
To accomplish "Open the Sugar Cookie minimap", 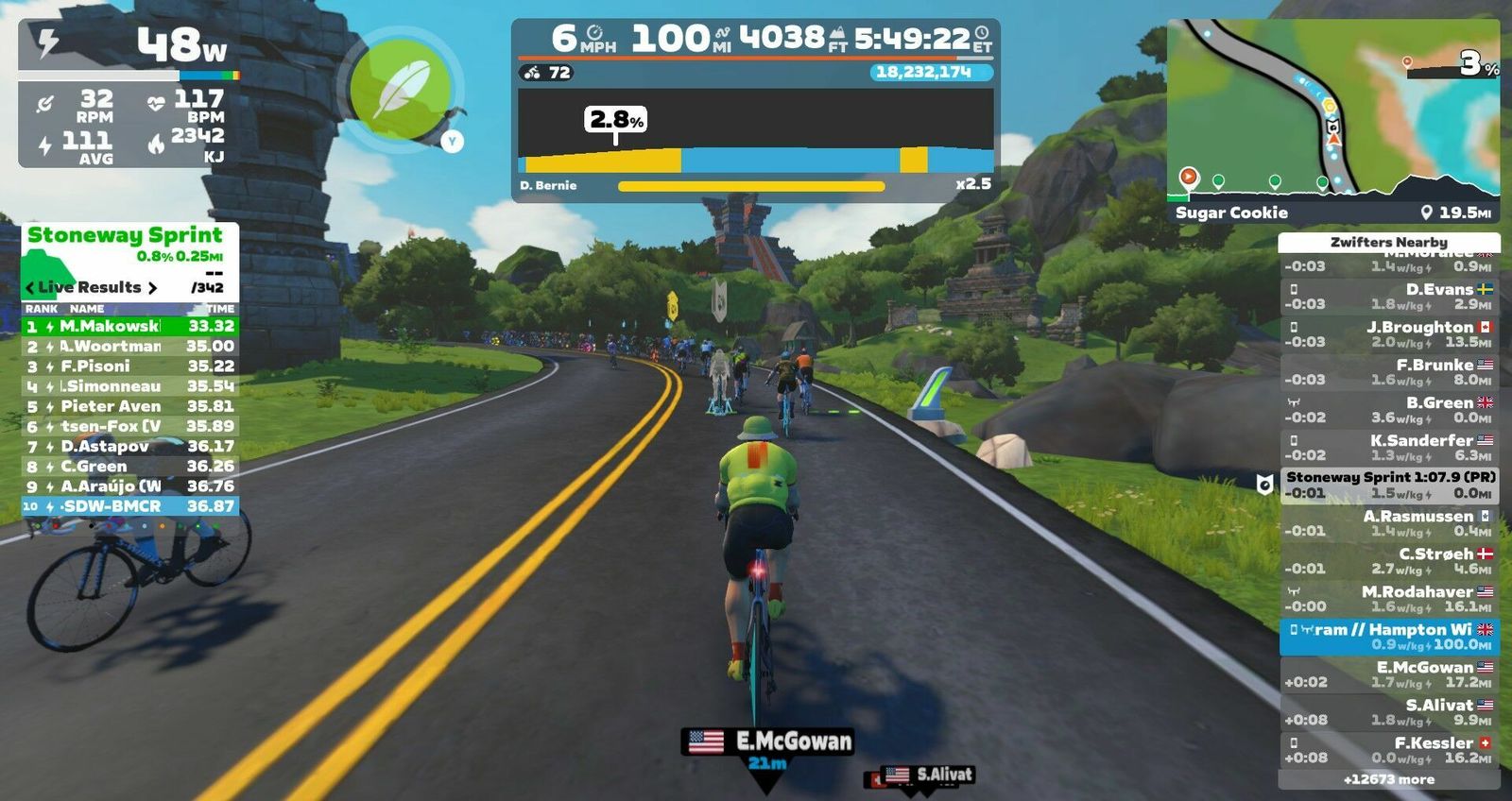I will [x=1332, y=111].
